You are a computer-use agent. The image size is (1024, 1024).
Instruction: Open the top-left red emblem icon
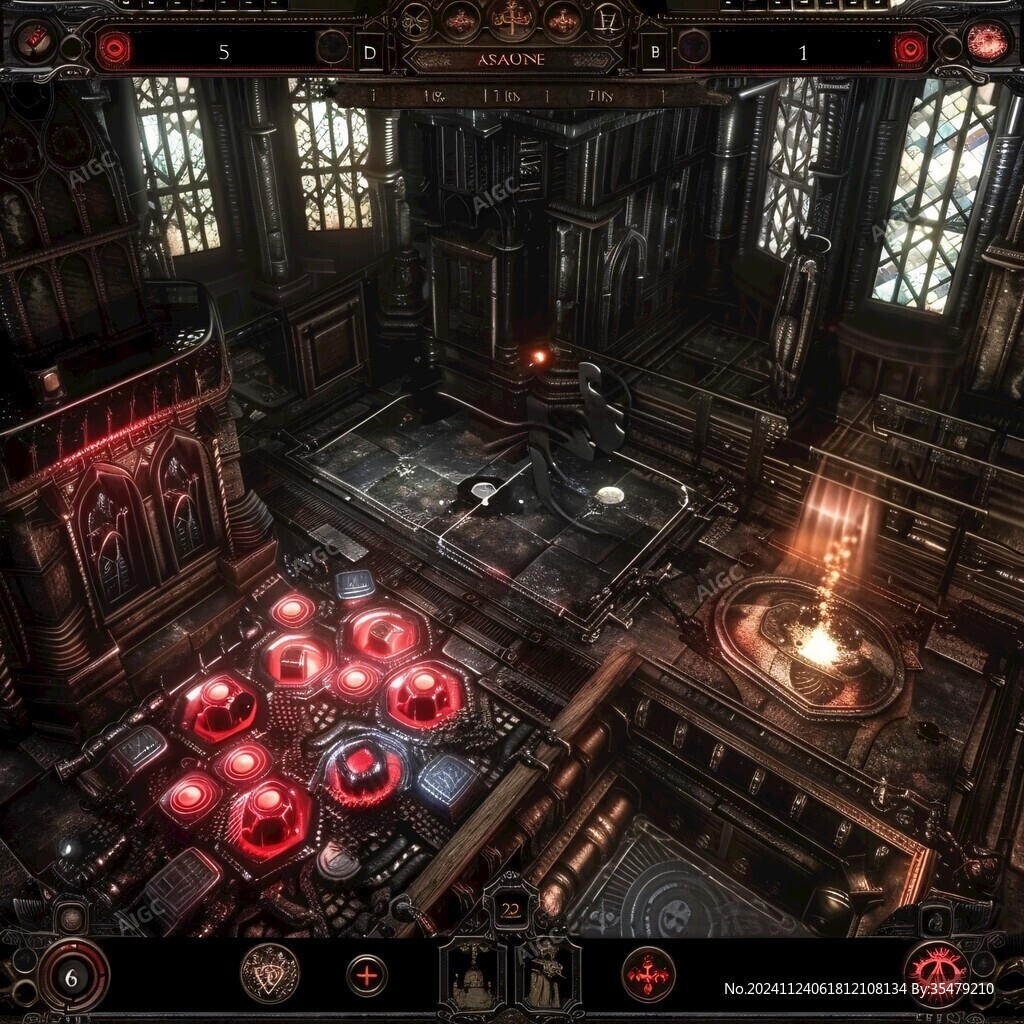(x=34, y=39)
